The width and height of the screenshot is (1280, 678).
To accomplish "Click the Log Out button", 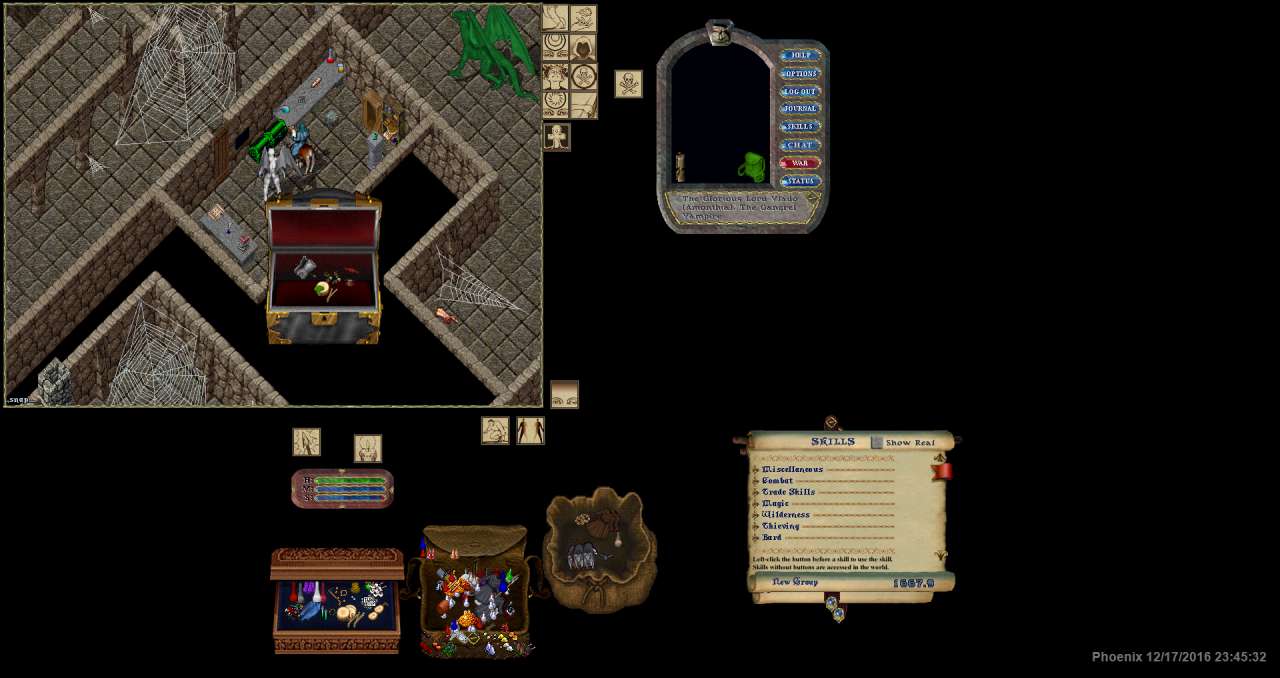I will [799, 92].
